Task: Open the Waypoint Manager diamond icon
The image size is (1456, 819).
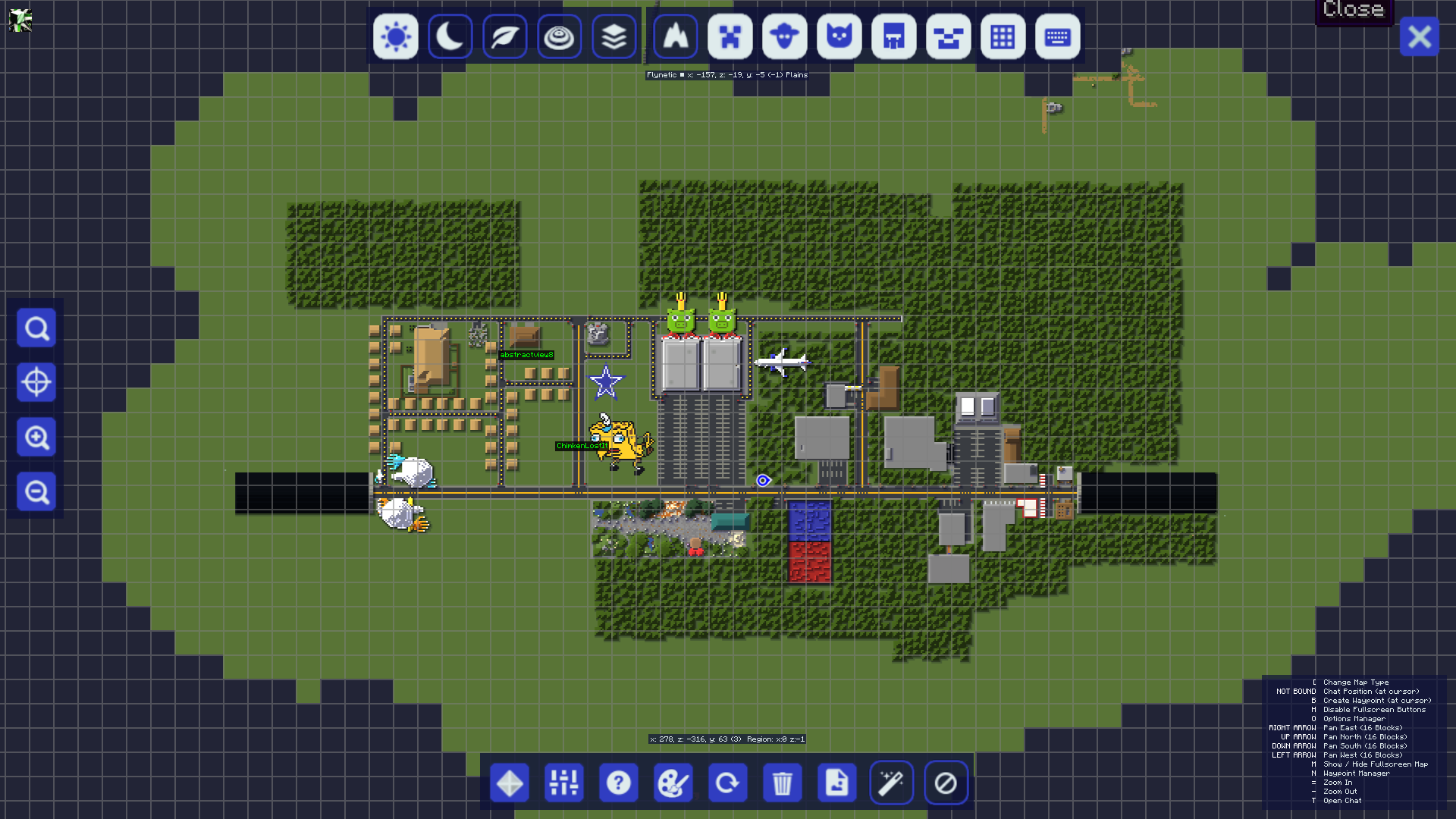Action: pos(509,783)
